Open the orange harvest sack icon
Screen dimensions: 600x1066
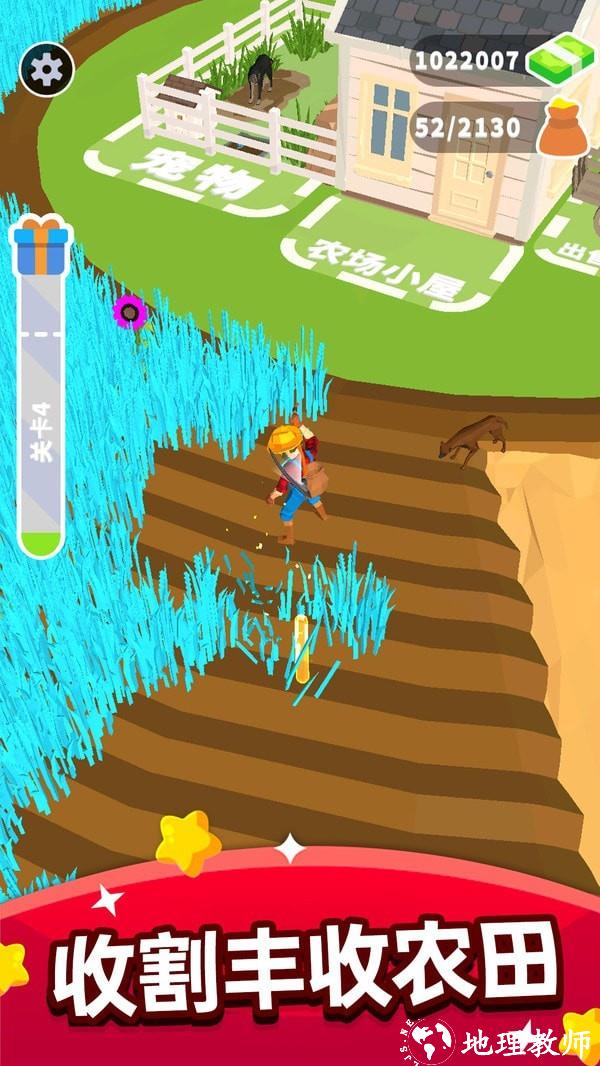point(564,129)
